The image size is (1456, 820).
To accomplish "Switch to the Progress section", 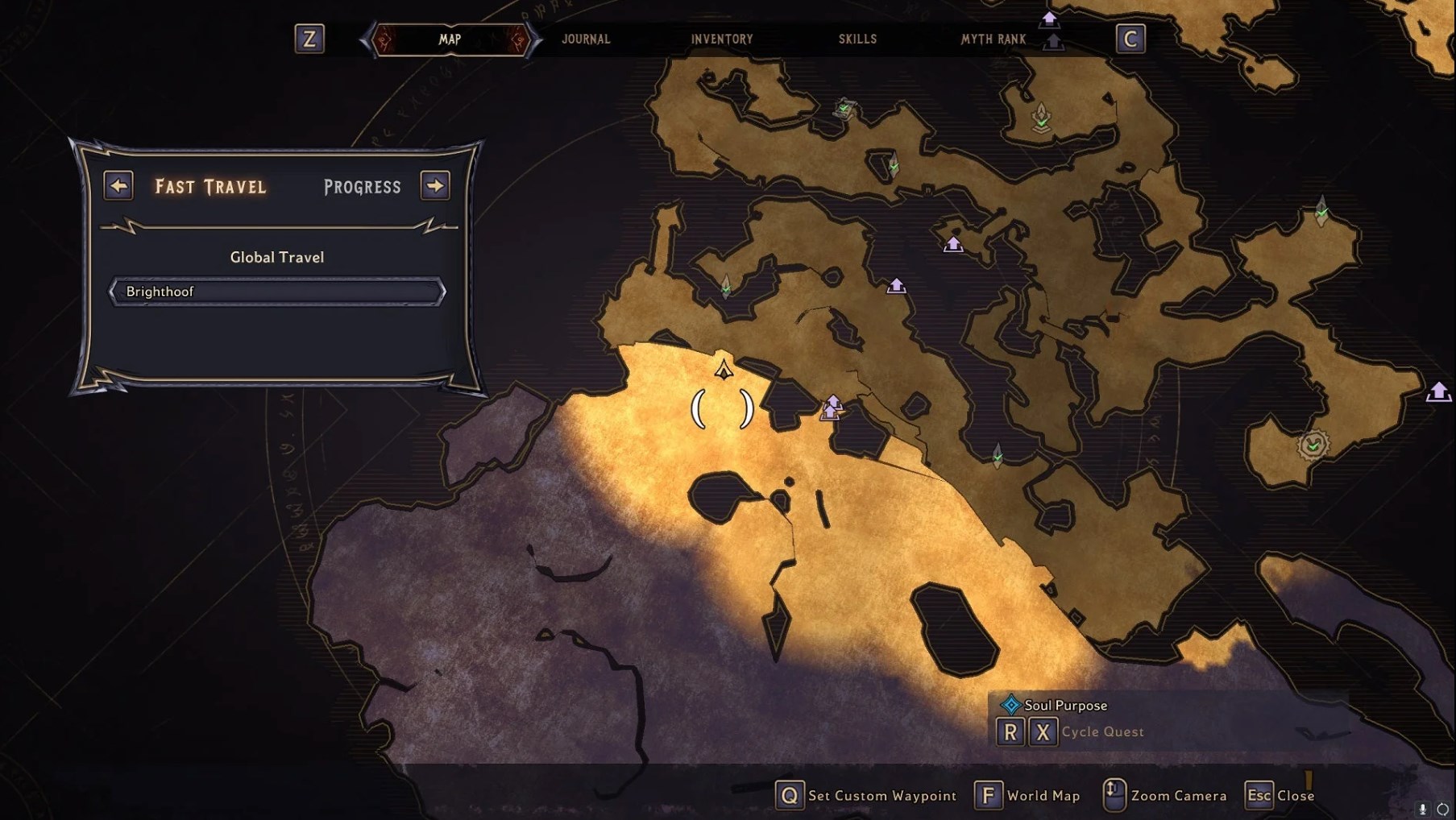I will click(x=362, y=187).
